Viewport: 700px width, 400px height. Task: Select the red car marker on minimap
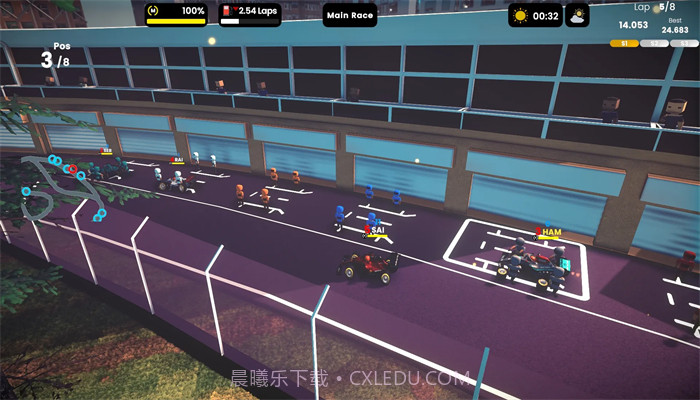point(72,170)
